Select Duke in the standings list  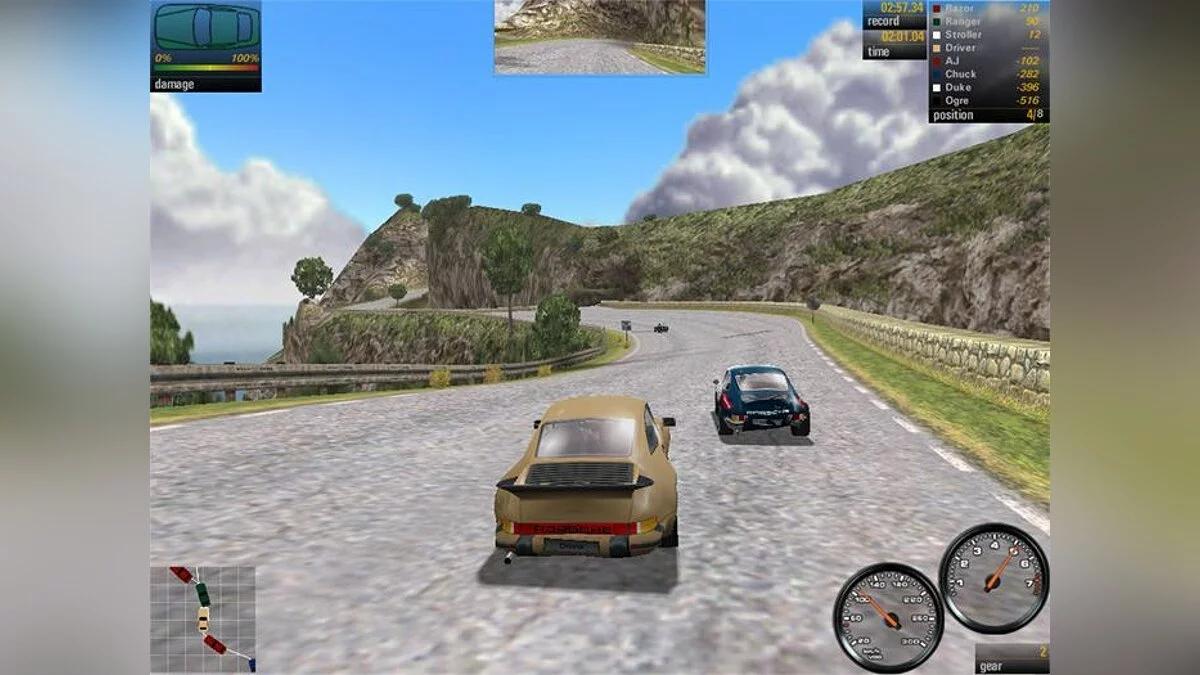click(988, 87)
